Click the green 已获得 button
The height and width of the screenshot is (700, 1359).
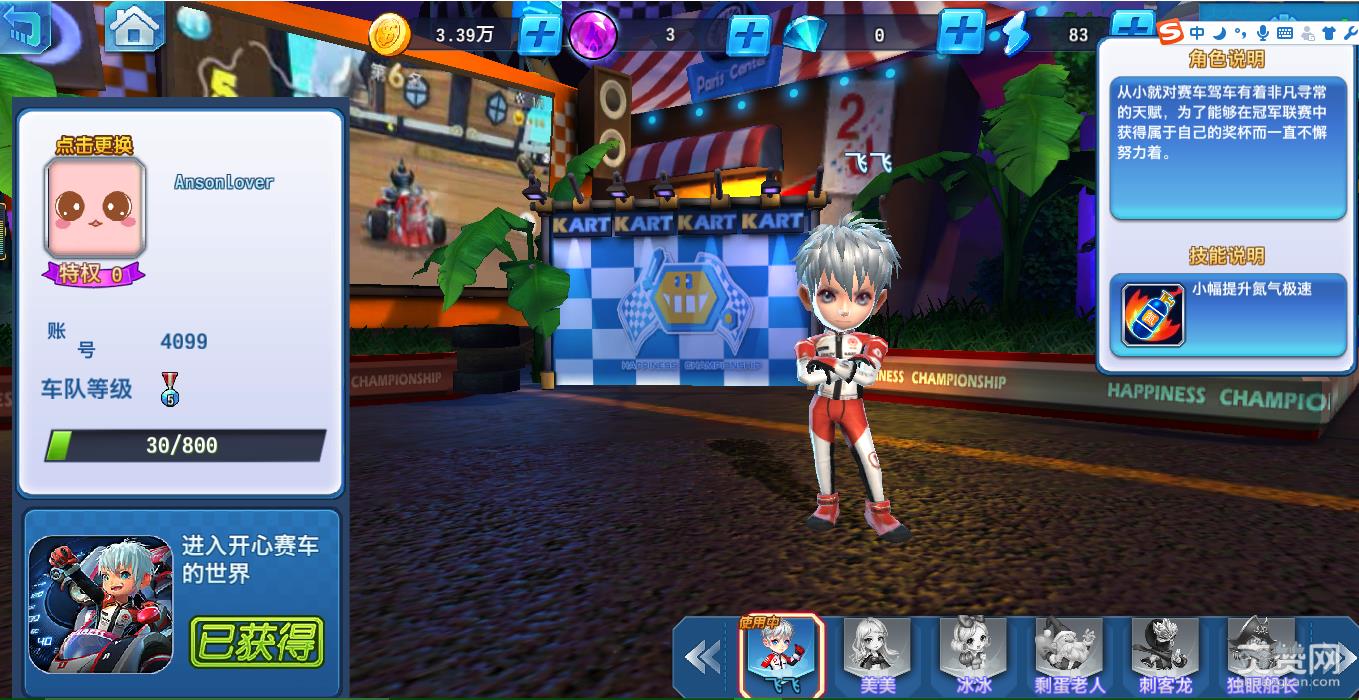[x=257, y=642]
